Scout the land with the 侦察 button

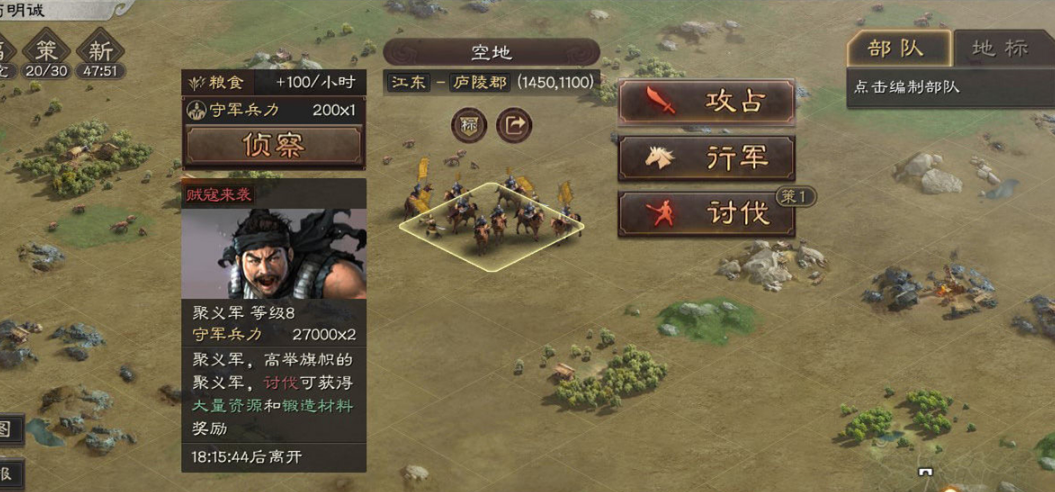[273, 146]
